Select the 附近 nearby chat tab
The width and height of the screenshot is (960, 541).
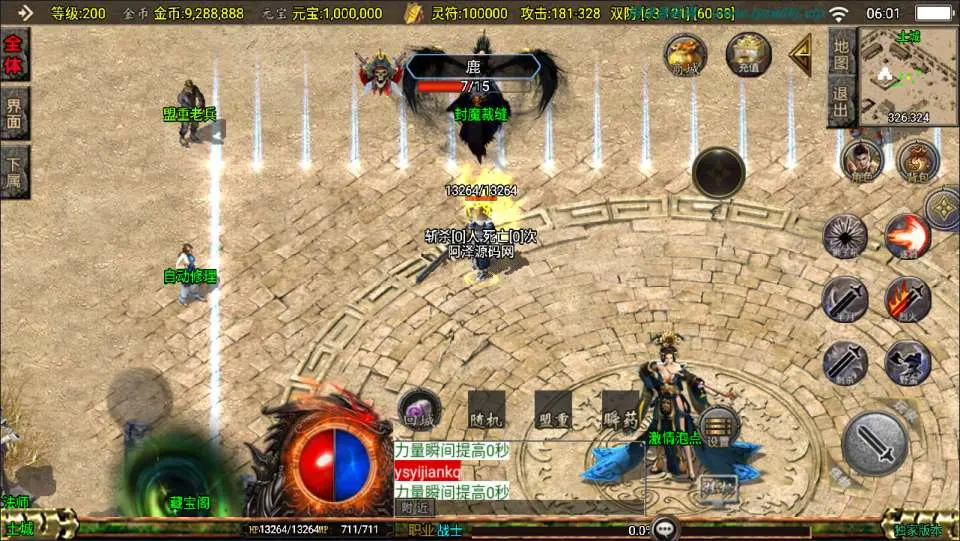(414, 507)
